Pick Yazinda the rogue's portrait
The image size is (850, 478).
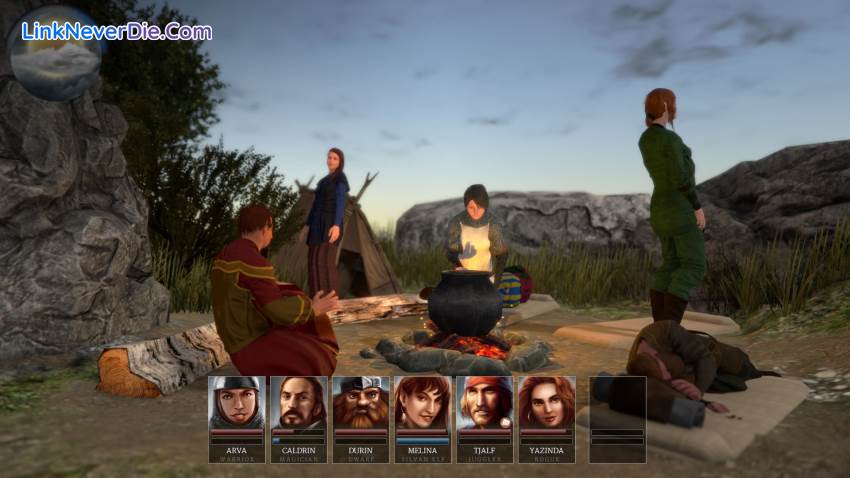(547, 403)
